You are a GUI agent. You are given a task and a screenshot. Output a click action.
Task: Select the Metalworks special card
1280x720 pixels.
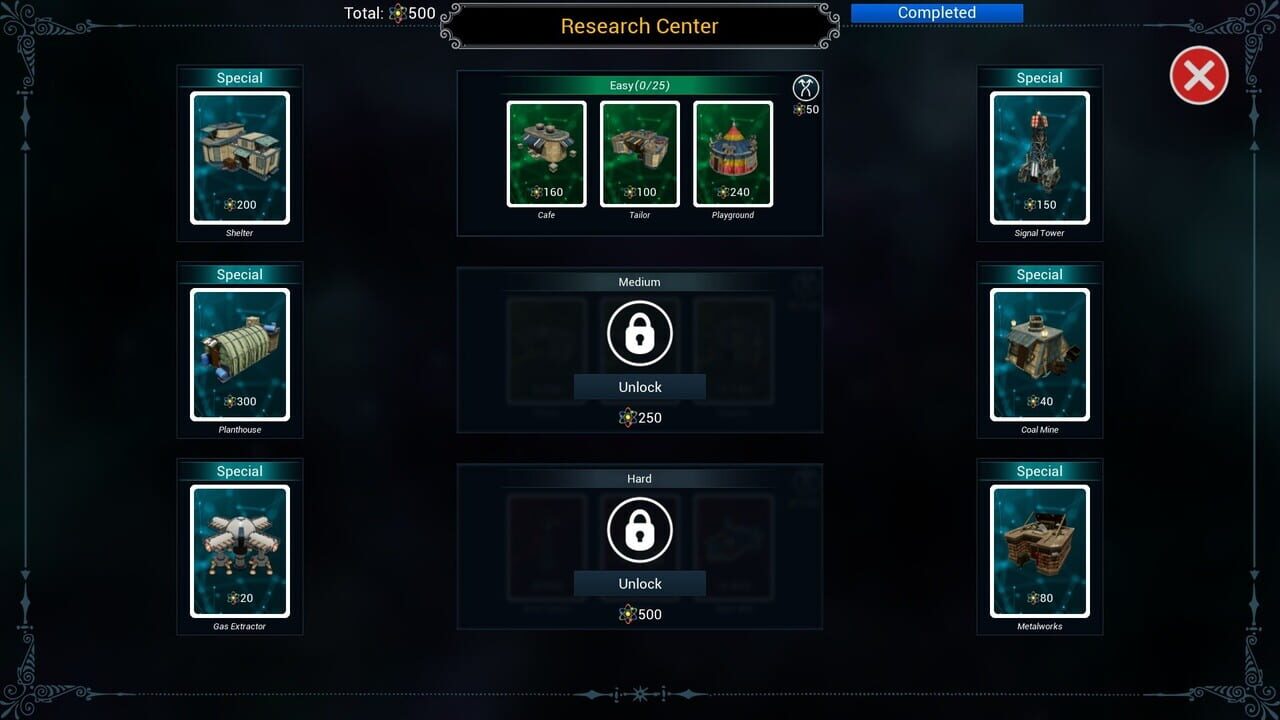pos(1040,549)
